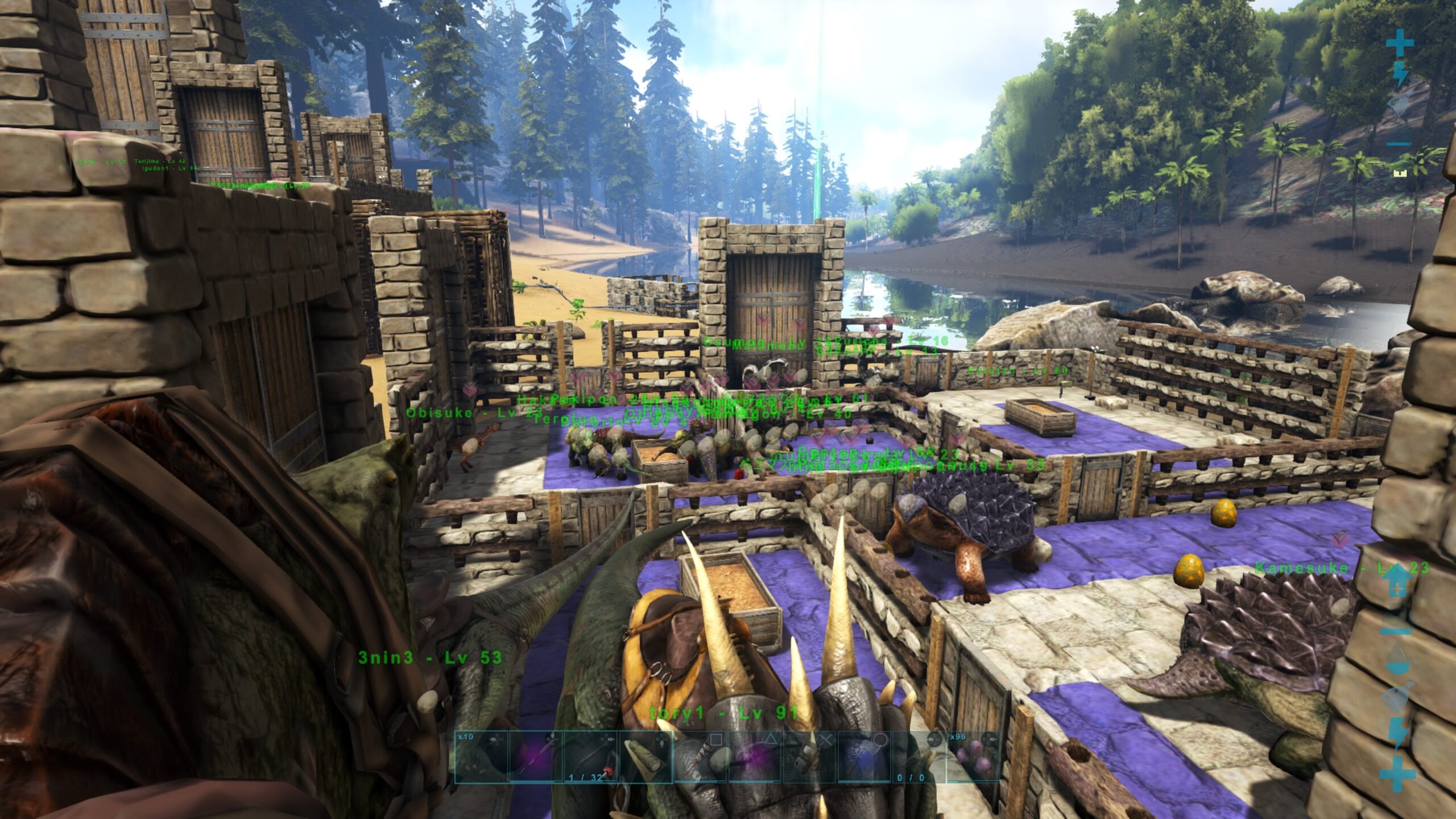The width and height of the screenshot is (1456, 819).
Task: Select the hotbar slot with the x10 stack
Action: (x=481, y=756)
